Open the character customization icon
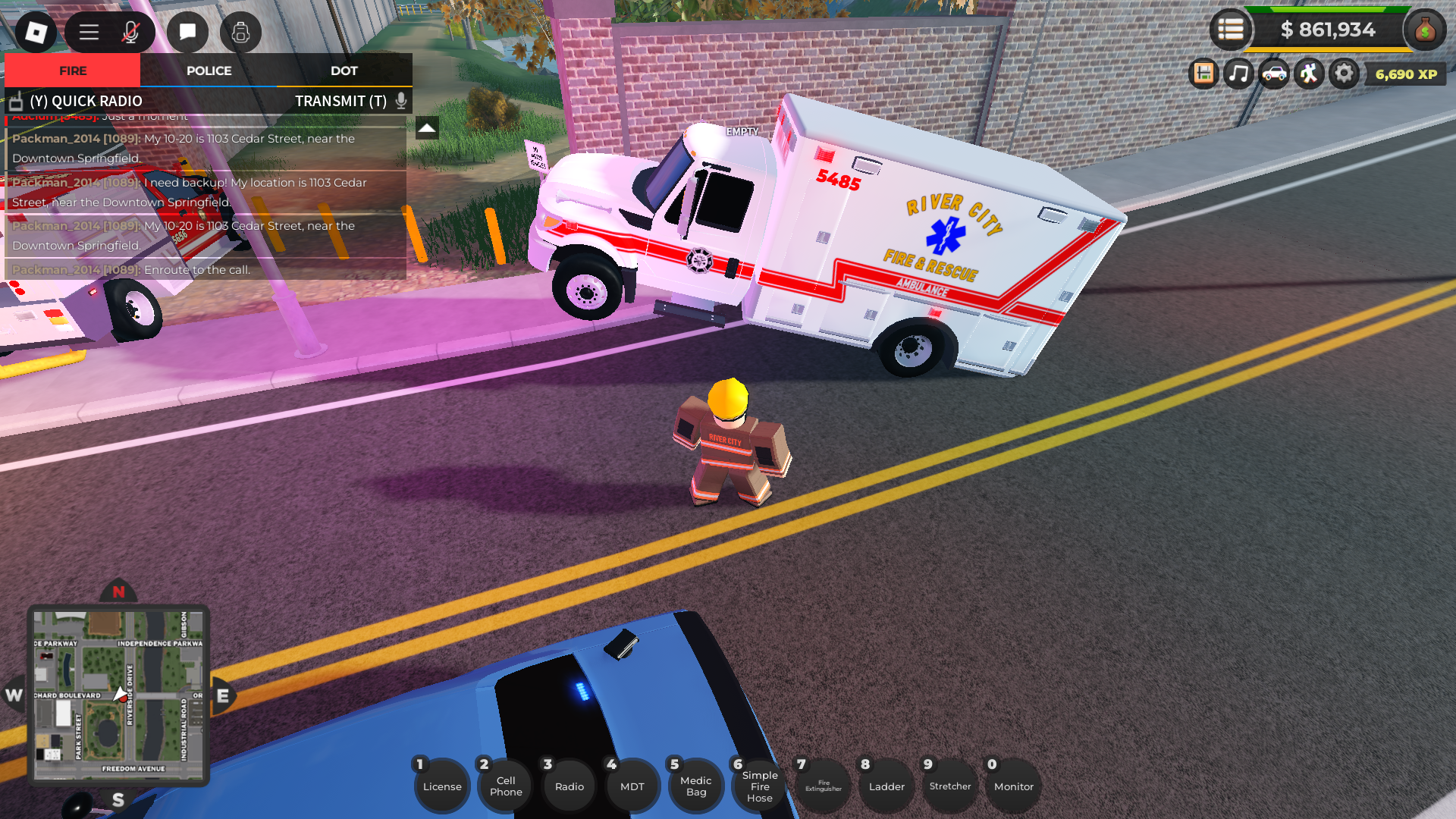This screenshot has height=819, width=1456. [x=1308, y=74]
